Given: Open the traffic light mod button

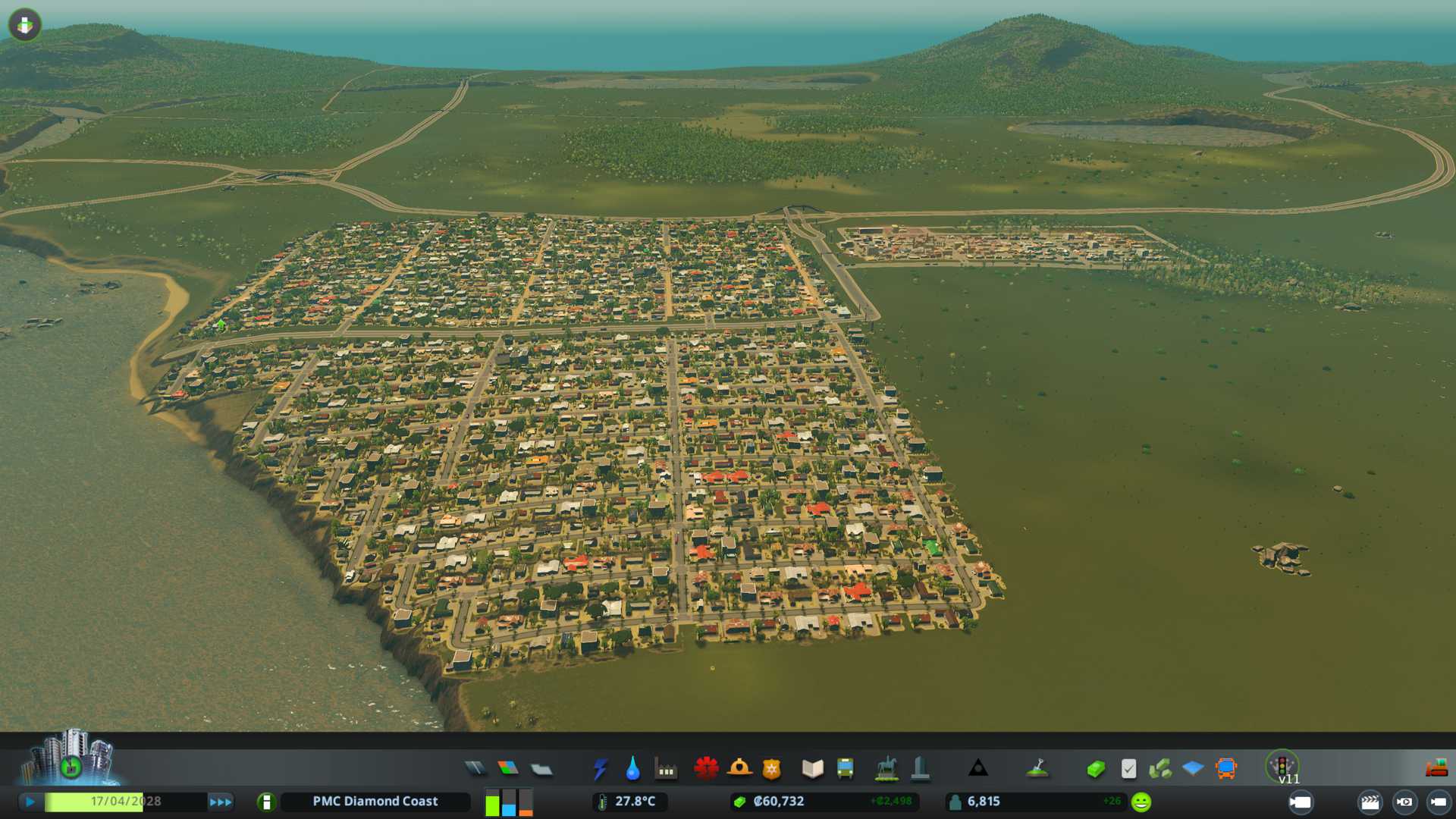Looking at the screenshot, I should (1282, 766).
